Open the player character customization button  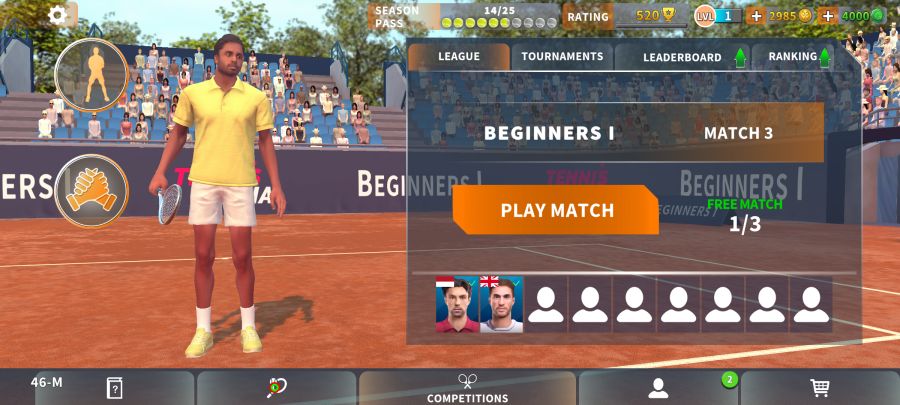point(91,73)
